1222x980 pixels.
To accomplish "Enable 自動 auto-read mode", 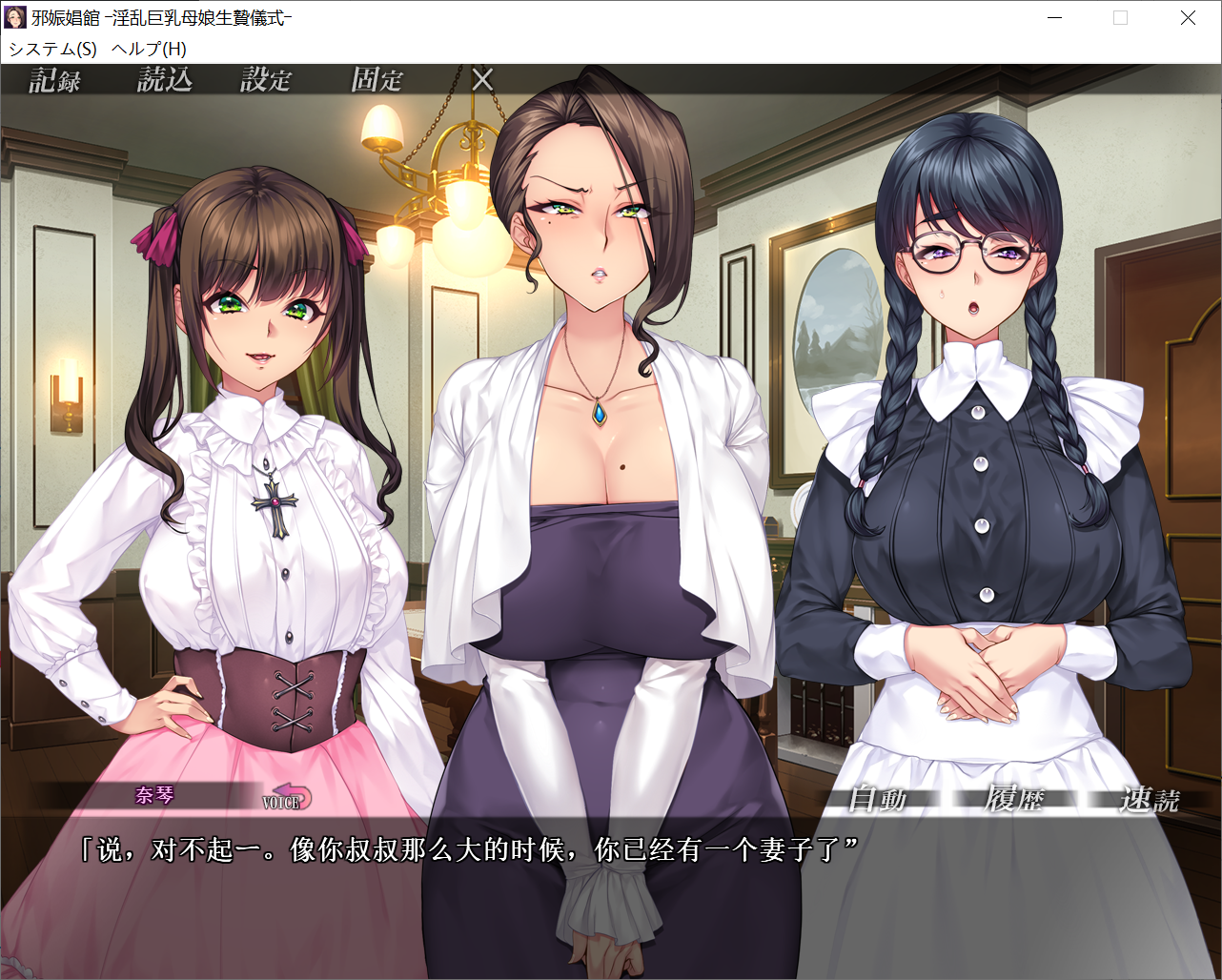I will (x=879, y=800).
